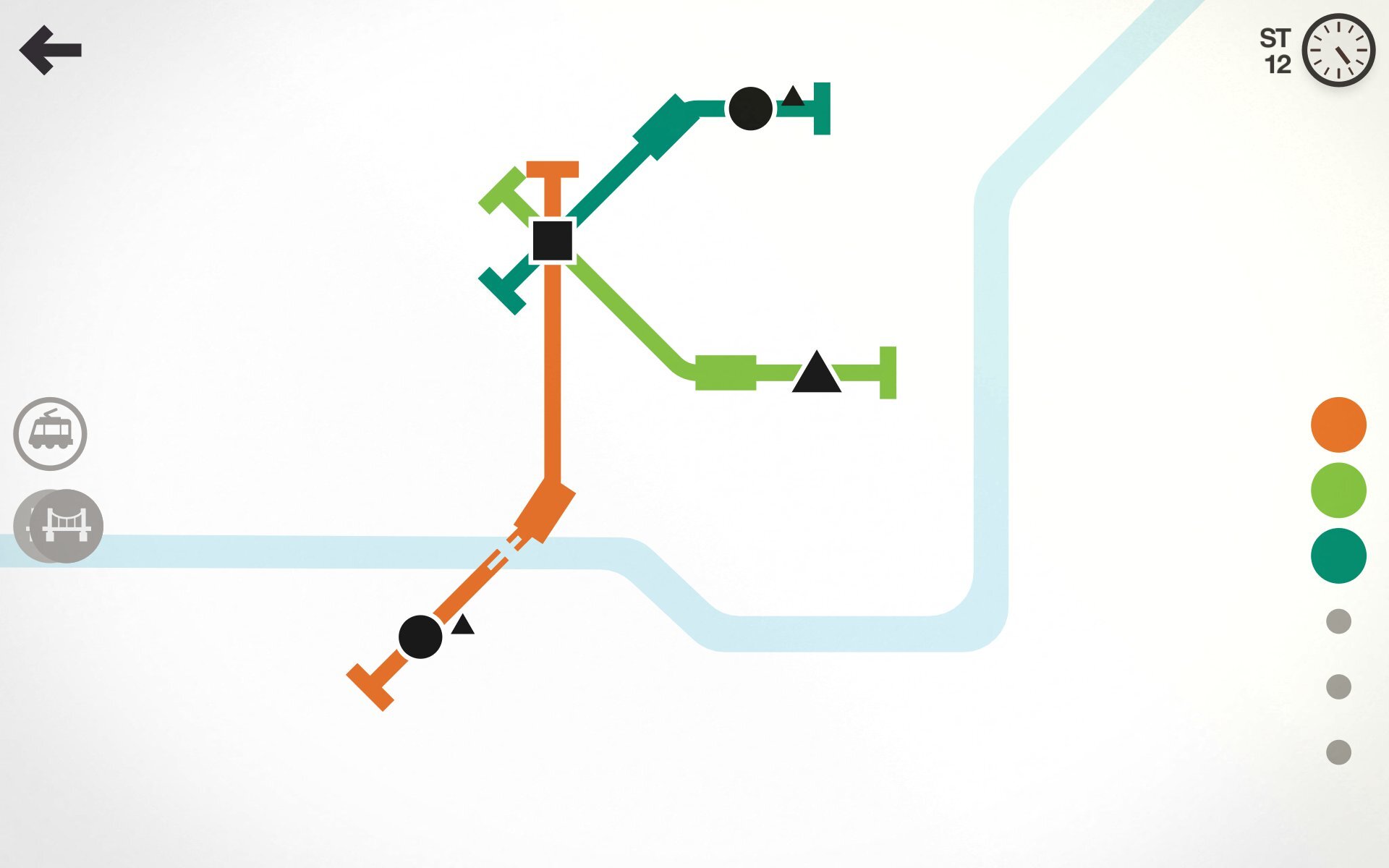Screen dimensions: 1389x868
Task: Click the first grey locked line dot
Action: pyautogui.click(x=1338, y=620)
